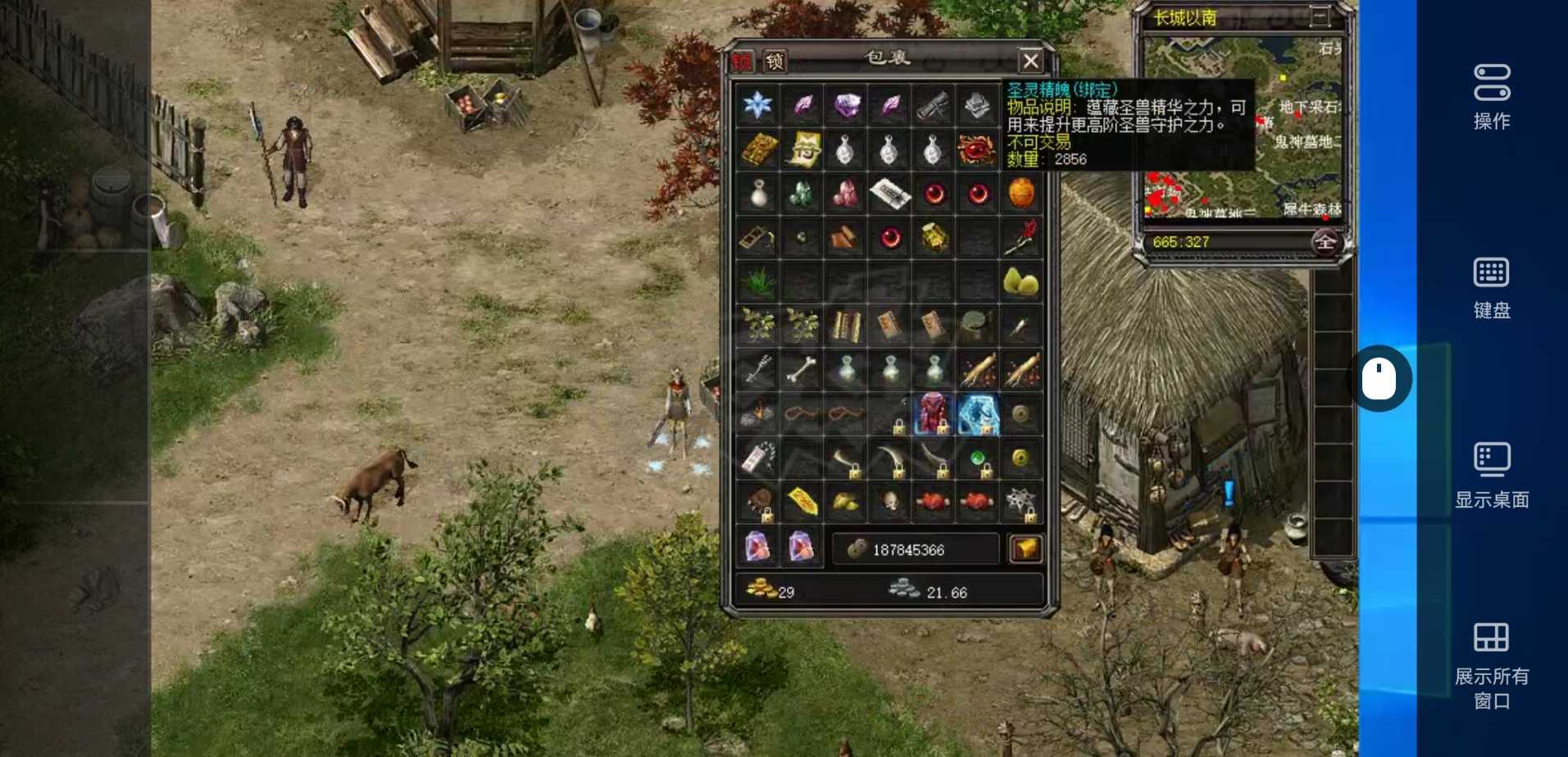The height and width of the screenshot is (757, 1568).
Task: Toggle the dark 锁 lock button
Action: click(x=774, y=61)
